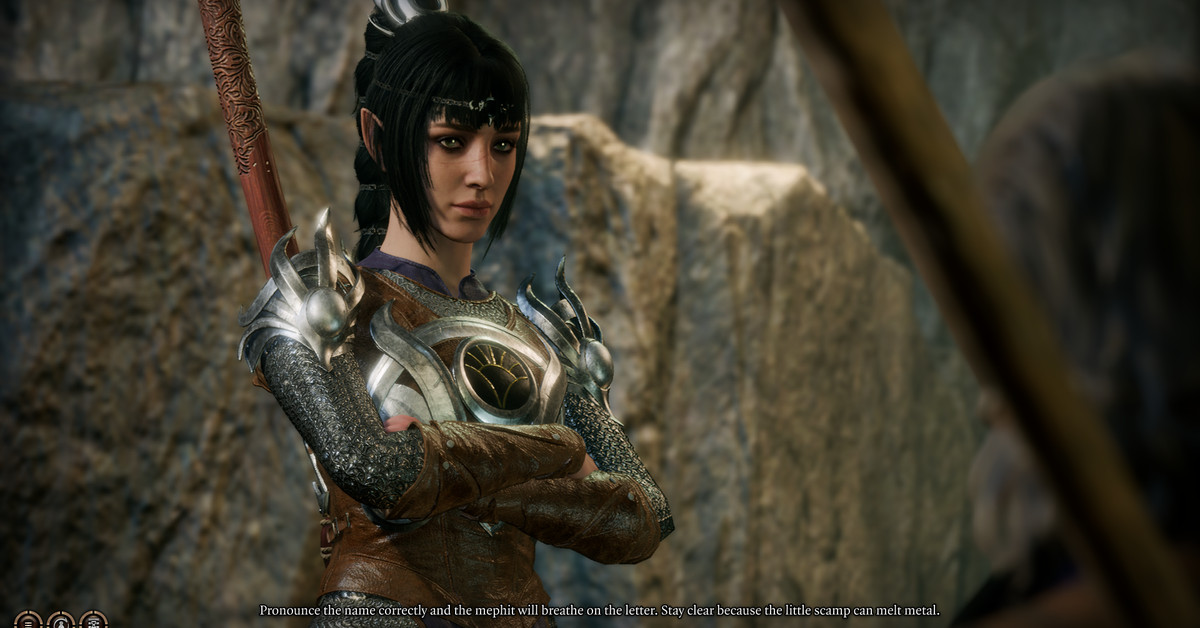Image resolution: width=1200 pixels, height=628 pixels.
Task: Click the character swap circular icon
Action: point(61,621)
